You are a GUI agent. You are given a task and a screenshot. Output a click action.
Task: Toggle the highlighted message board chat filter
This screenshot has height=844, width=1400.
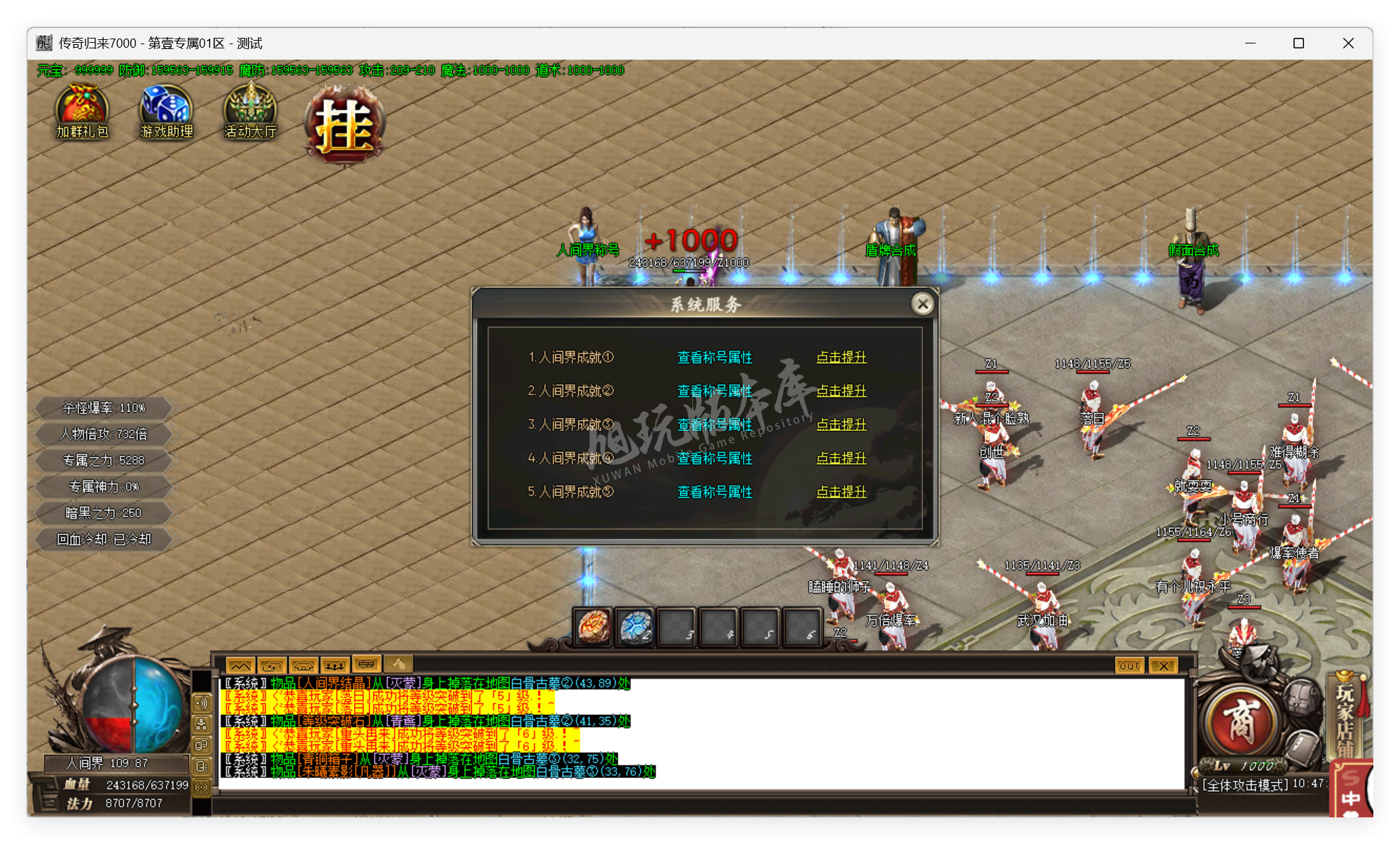[x=366, y=665]
